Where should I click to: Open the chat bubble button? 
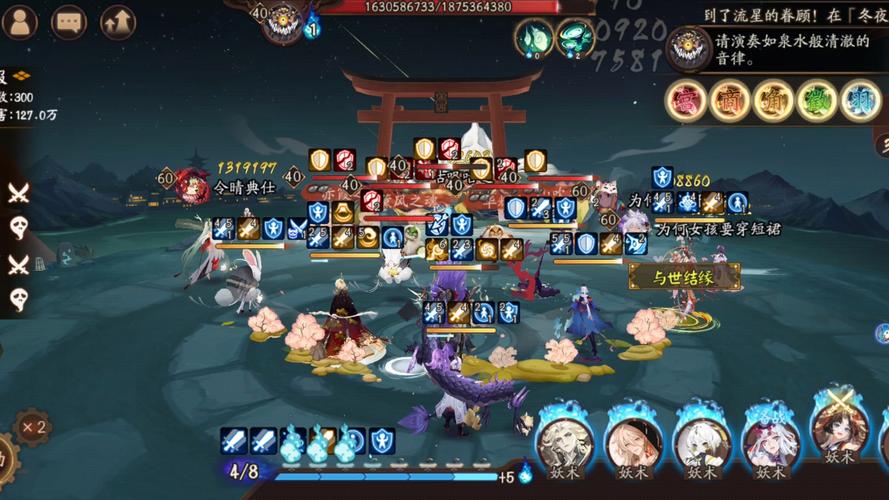[69, 20]
